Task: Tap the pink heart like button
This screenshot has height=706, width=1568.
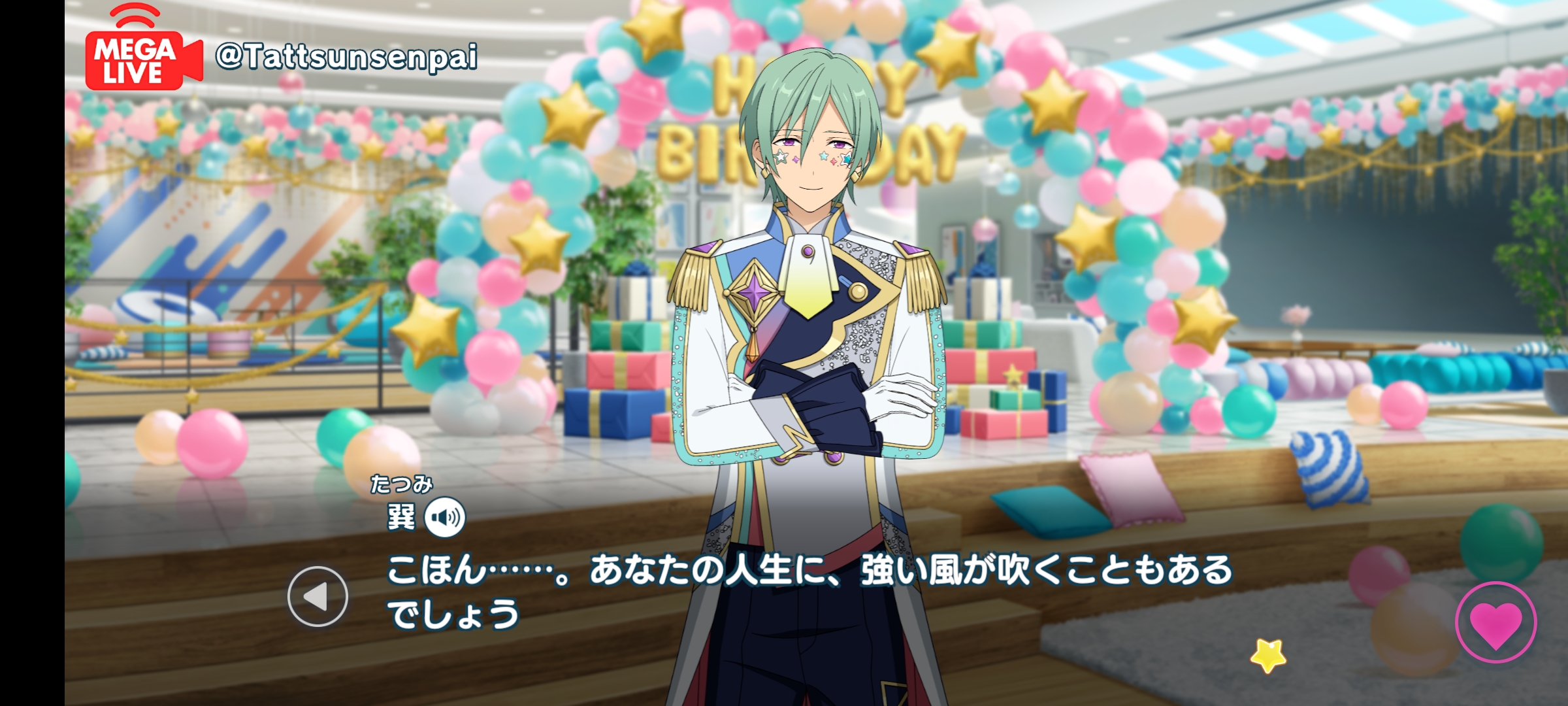Action: (x=1495, y=622)
